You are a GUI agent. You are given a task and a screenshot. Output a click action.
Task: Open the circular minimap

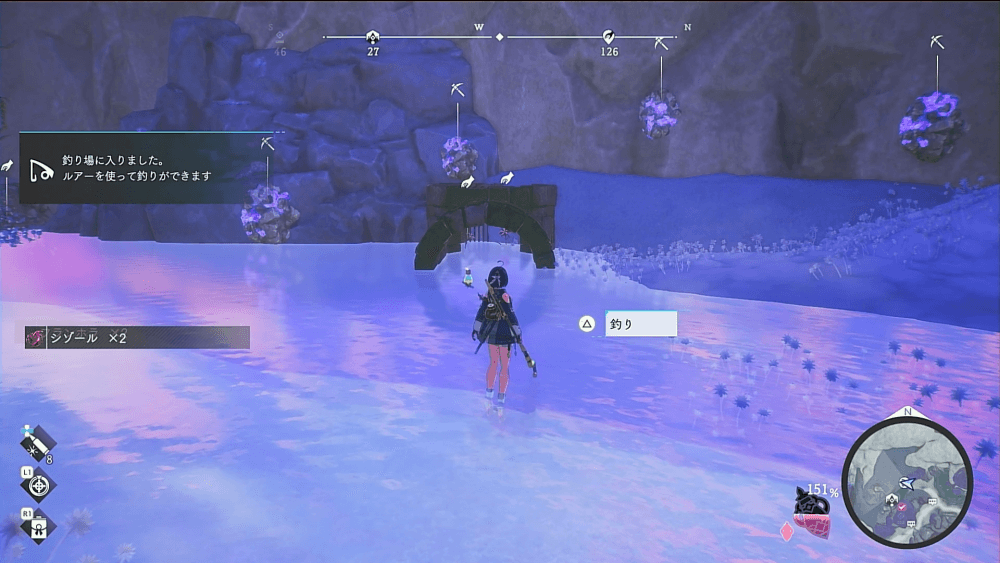pyautogui.click(x=907, y=483)
